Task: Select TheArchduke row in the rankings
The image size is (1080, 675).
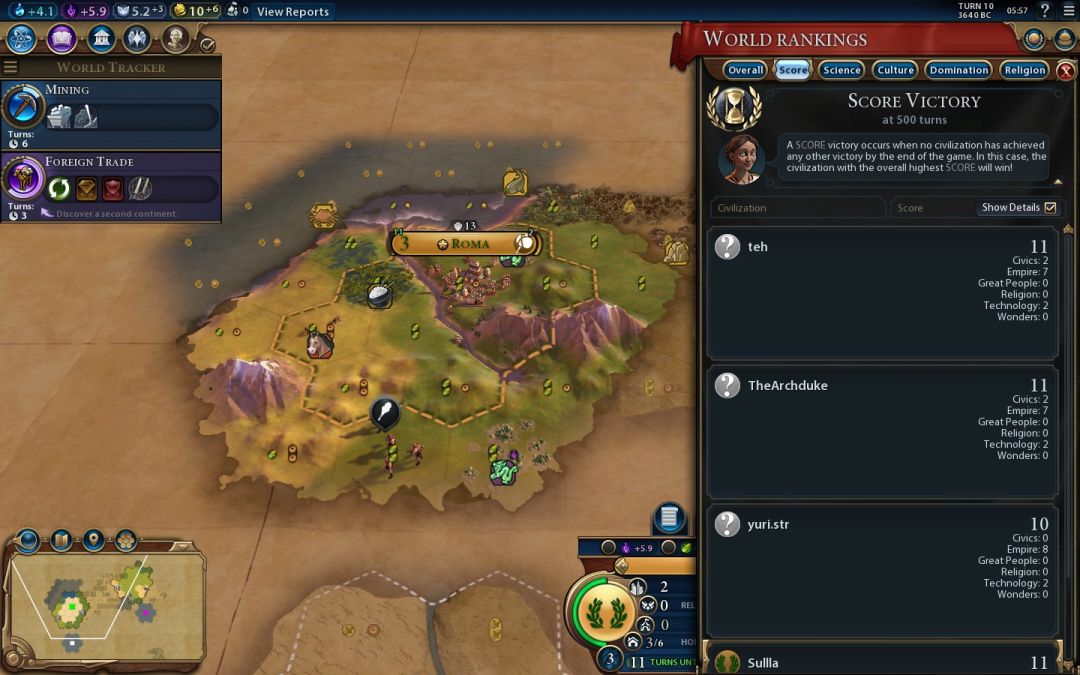Action: point(882,432)
